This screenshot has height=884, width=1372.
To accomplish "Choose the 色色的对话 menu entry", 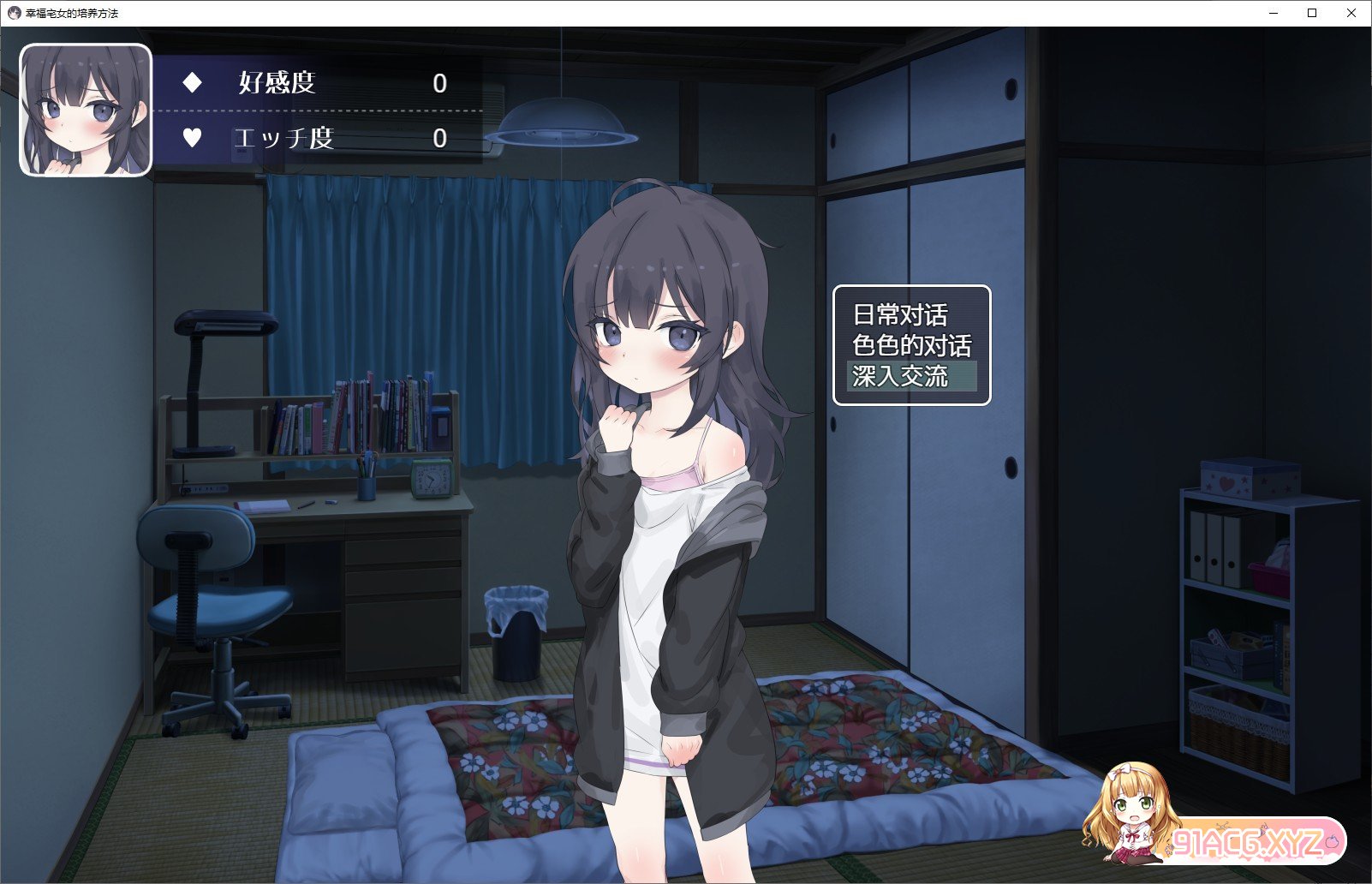I will coord(912,345).
